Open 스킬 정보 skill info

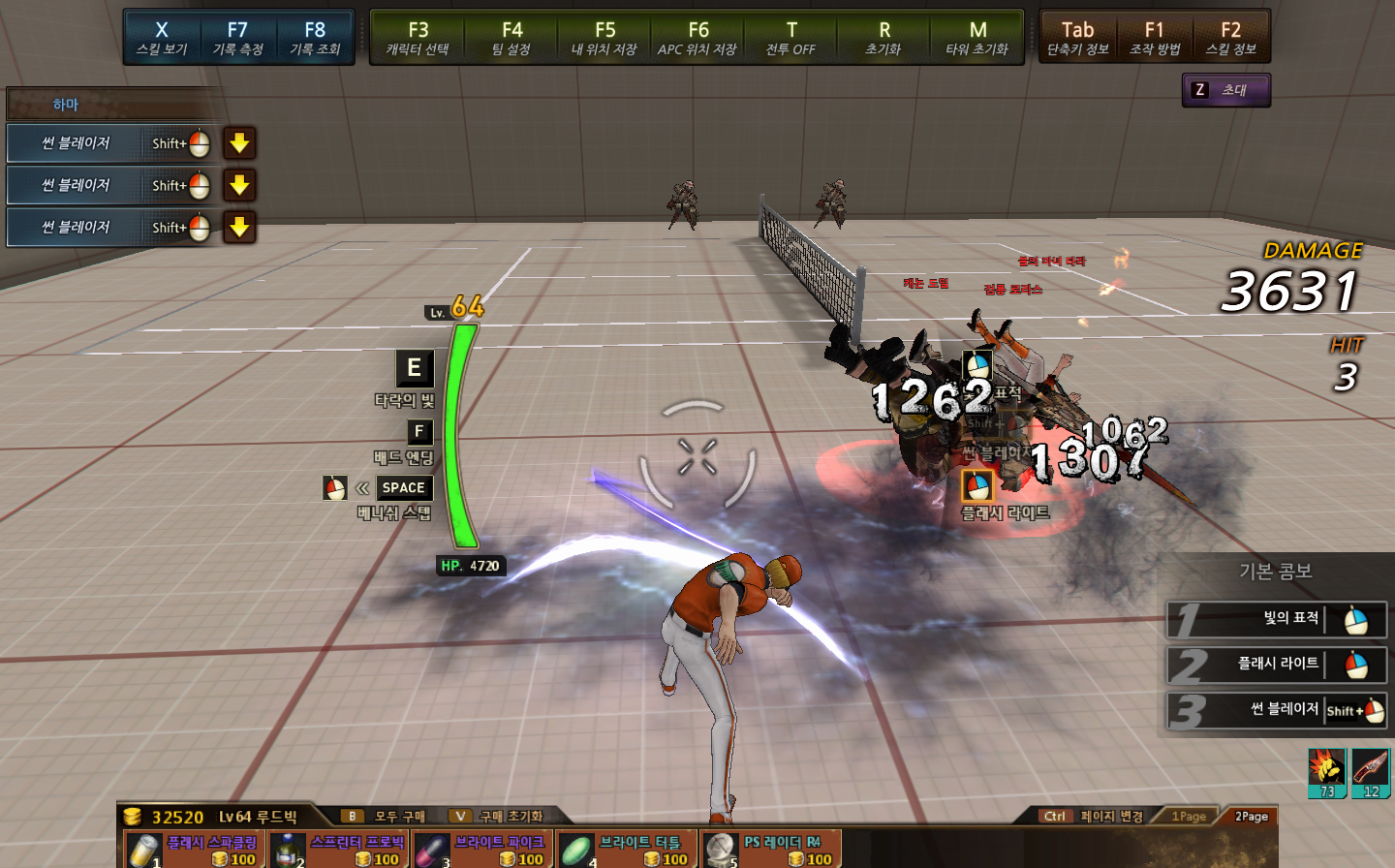coord(1231,37)
